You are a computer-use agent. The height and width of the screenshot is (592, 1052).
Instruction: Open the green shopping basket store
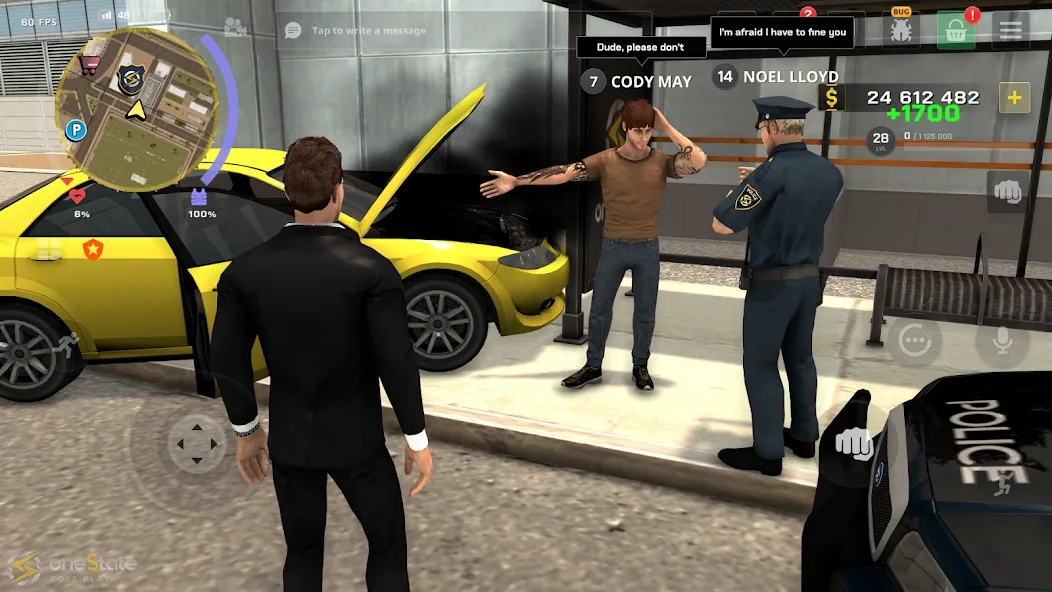pos(956,30)
